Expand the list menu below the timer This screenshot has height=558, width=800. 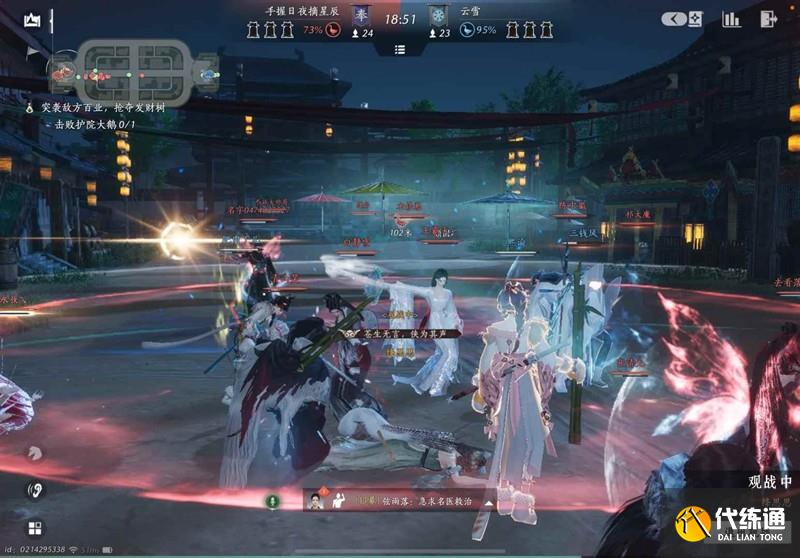click(x=400, y=49)
